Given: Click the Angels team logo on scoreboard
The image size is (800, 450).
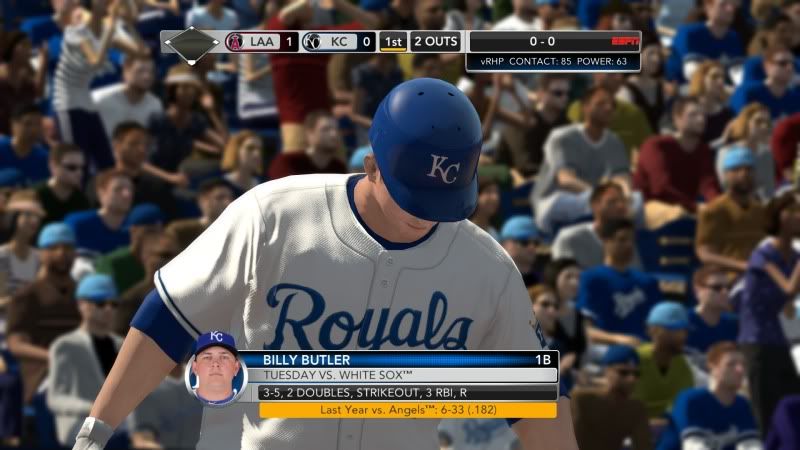Looking at the screenshot, I should pos(235,42).
